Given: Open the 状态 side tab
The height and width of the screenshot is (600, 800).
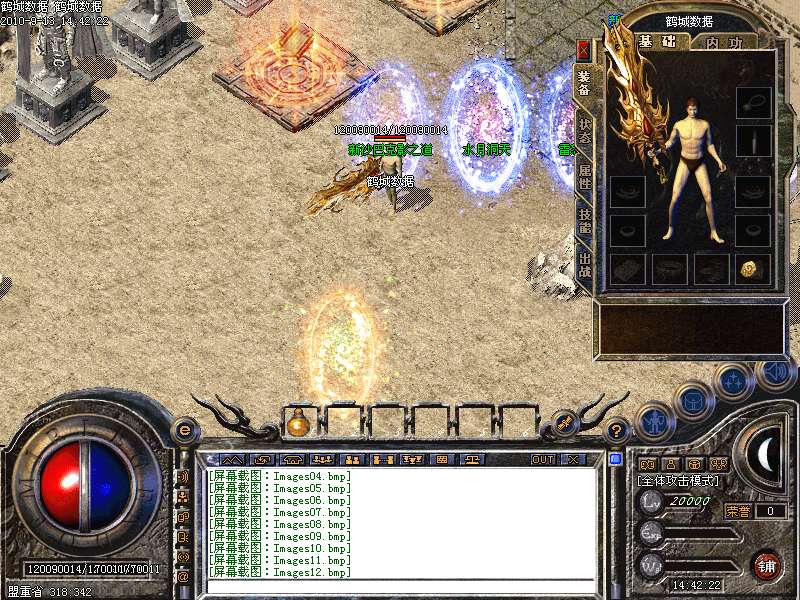Looking at the screenshot, I should click(585, 131).
